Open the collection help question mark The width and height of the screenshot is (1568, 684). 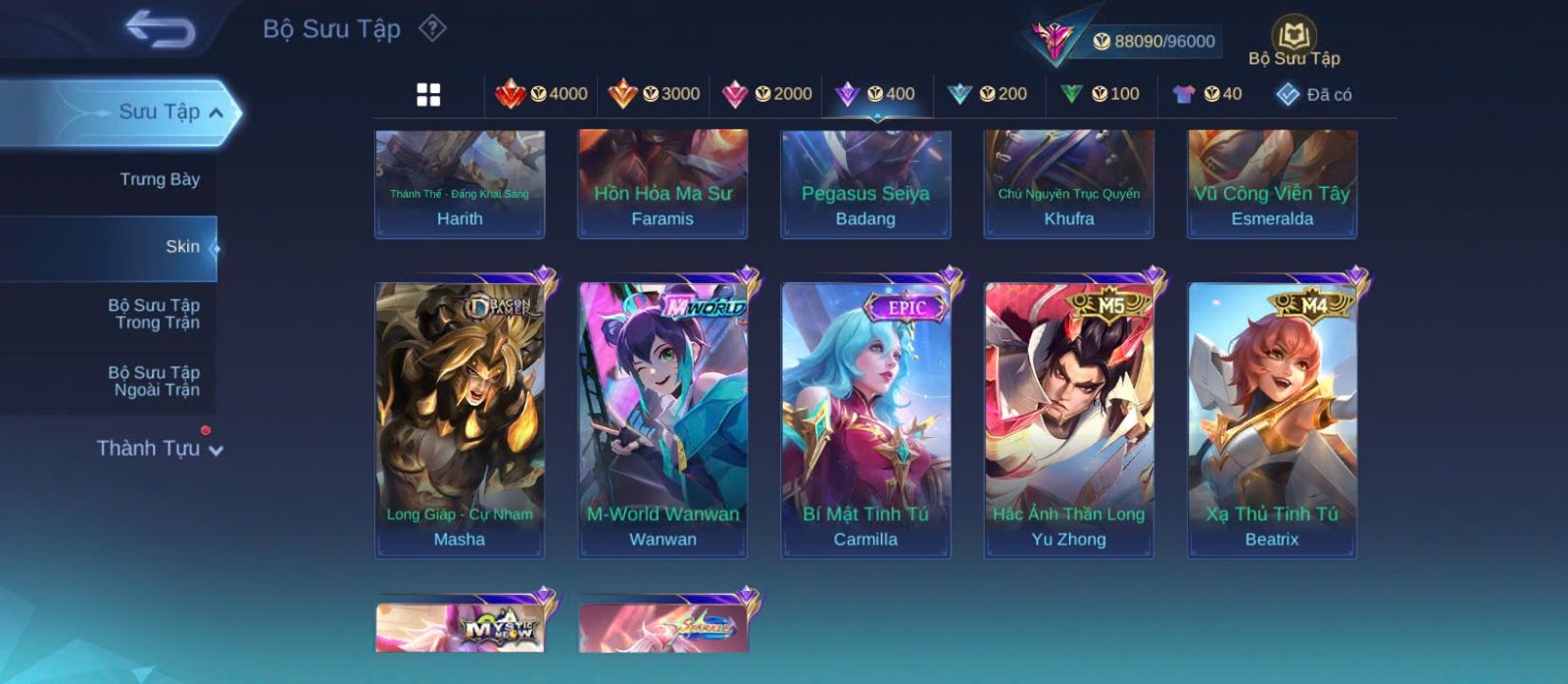click(432, 28)
